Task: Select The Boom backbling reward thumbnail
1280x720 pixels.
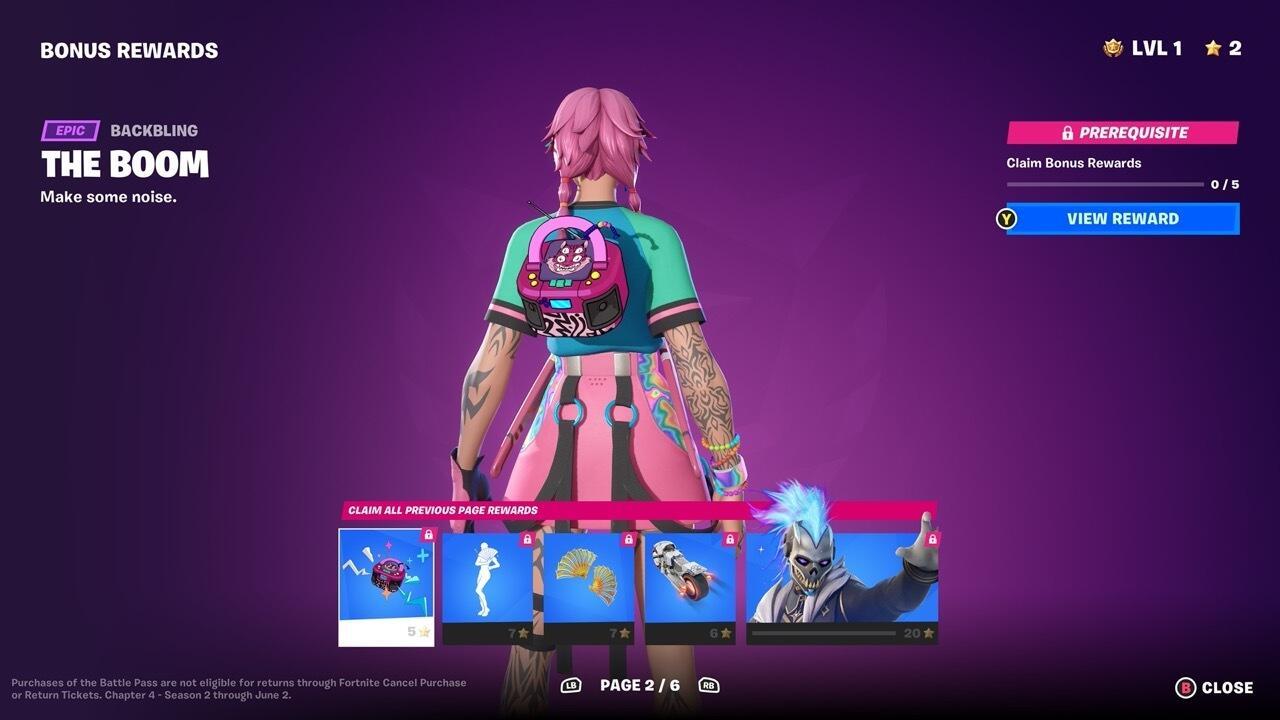Action: click(x=385, y=585)
